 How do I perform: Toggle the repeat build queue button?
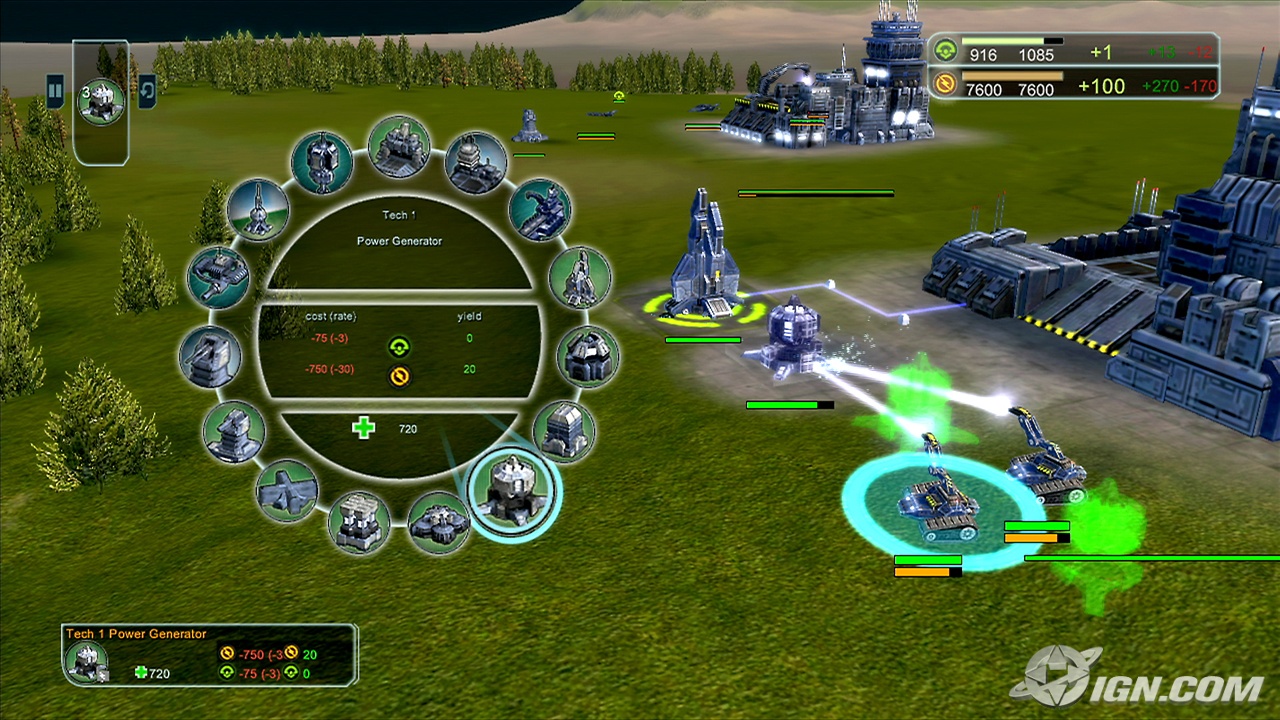point(147,91)
